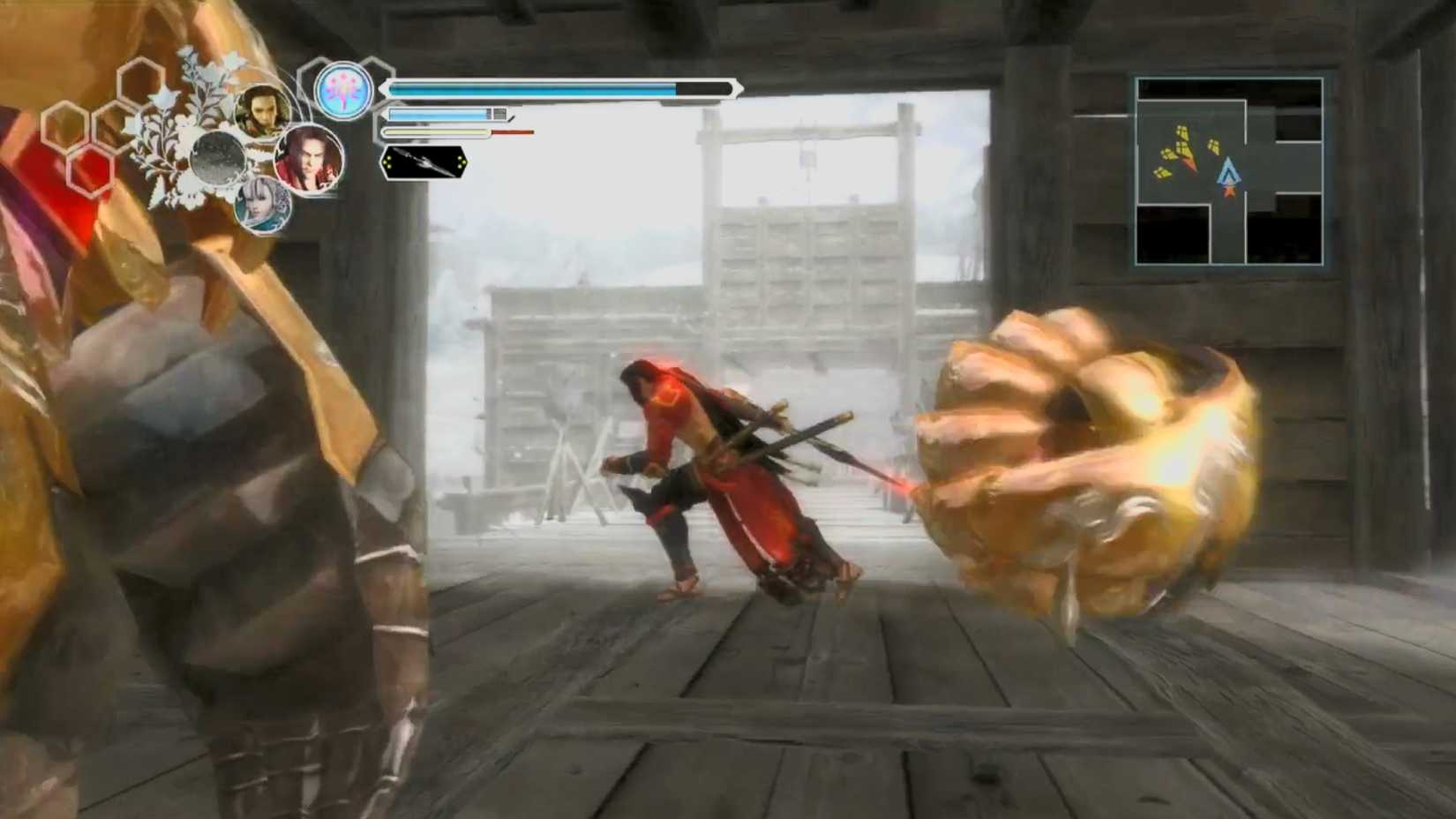Click the blue health bar at the top
The width and height of the screenshot is (1456, 819).
[529, 89]
